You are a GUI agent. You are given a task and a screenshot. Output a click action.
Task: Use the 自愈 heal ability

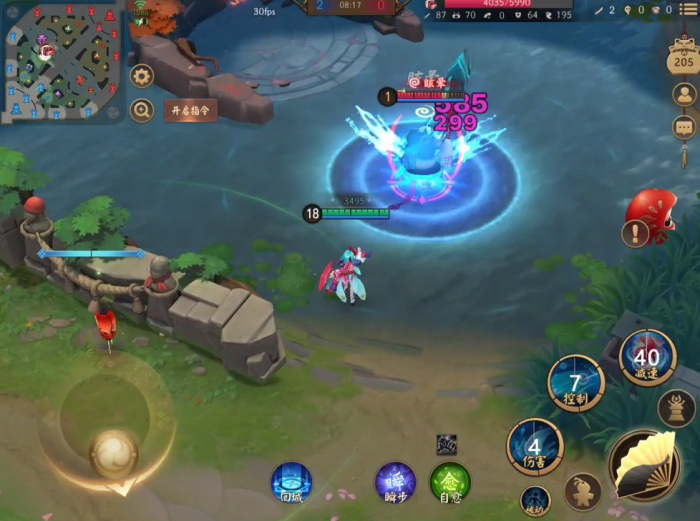tap(450, 482)
